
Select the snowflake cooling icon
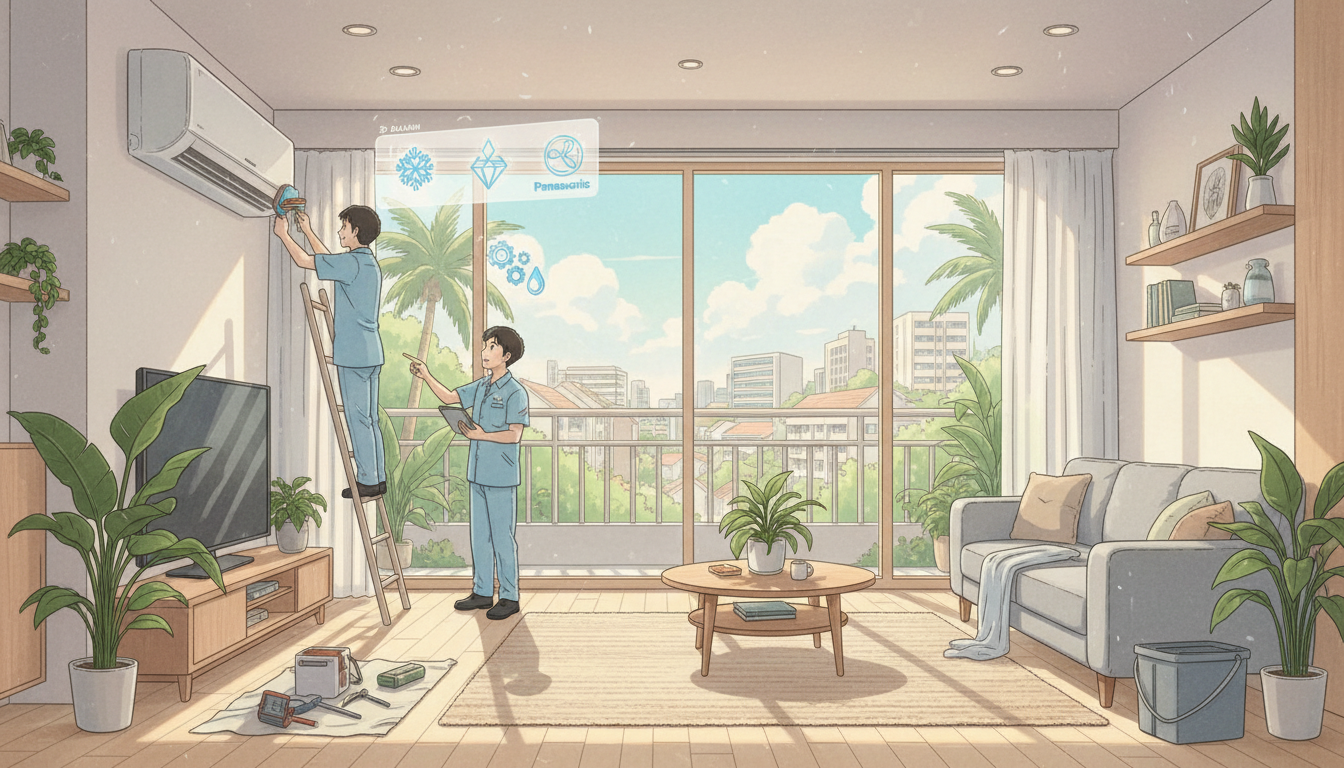(414, 168)
